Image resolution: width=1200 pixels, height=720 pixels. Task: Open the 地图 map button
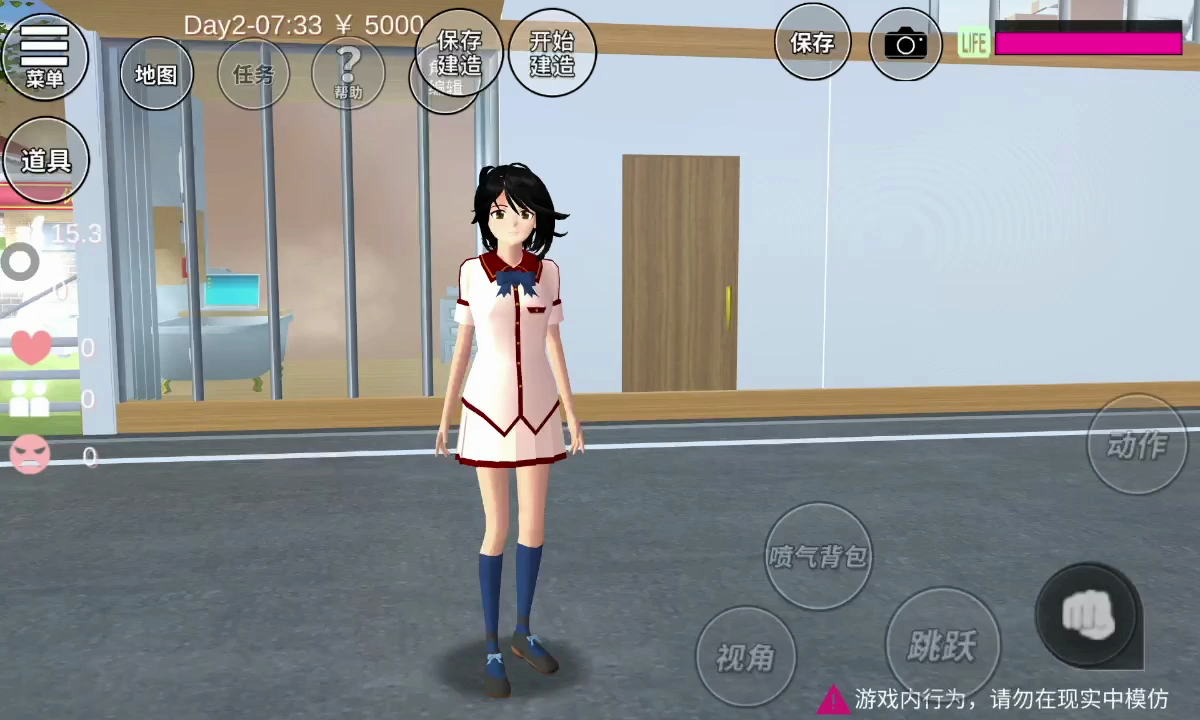156,75
